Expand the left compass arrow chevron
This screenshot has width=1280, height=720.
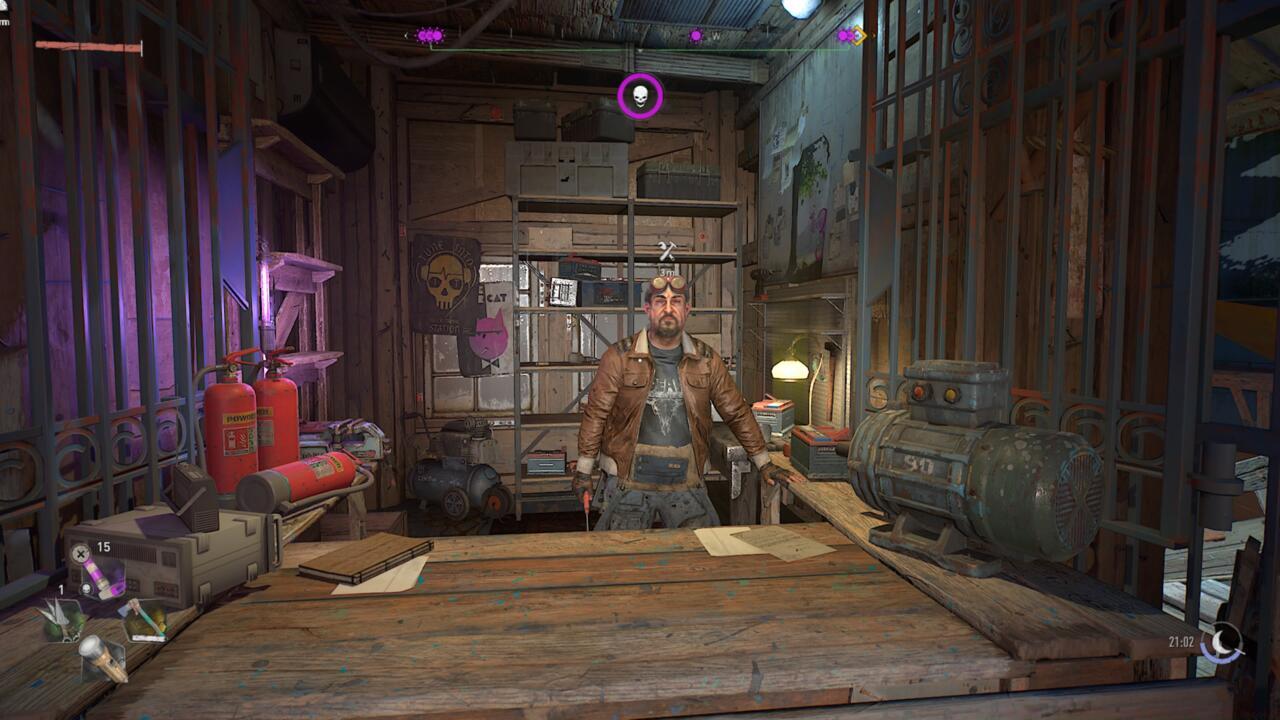pyautogui.click(x=406, y=36)
